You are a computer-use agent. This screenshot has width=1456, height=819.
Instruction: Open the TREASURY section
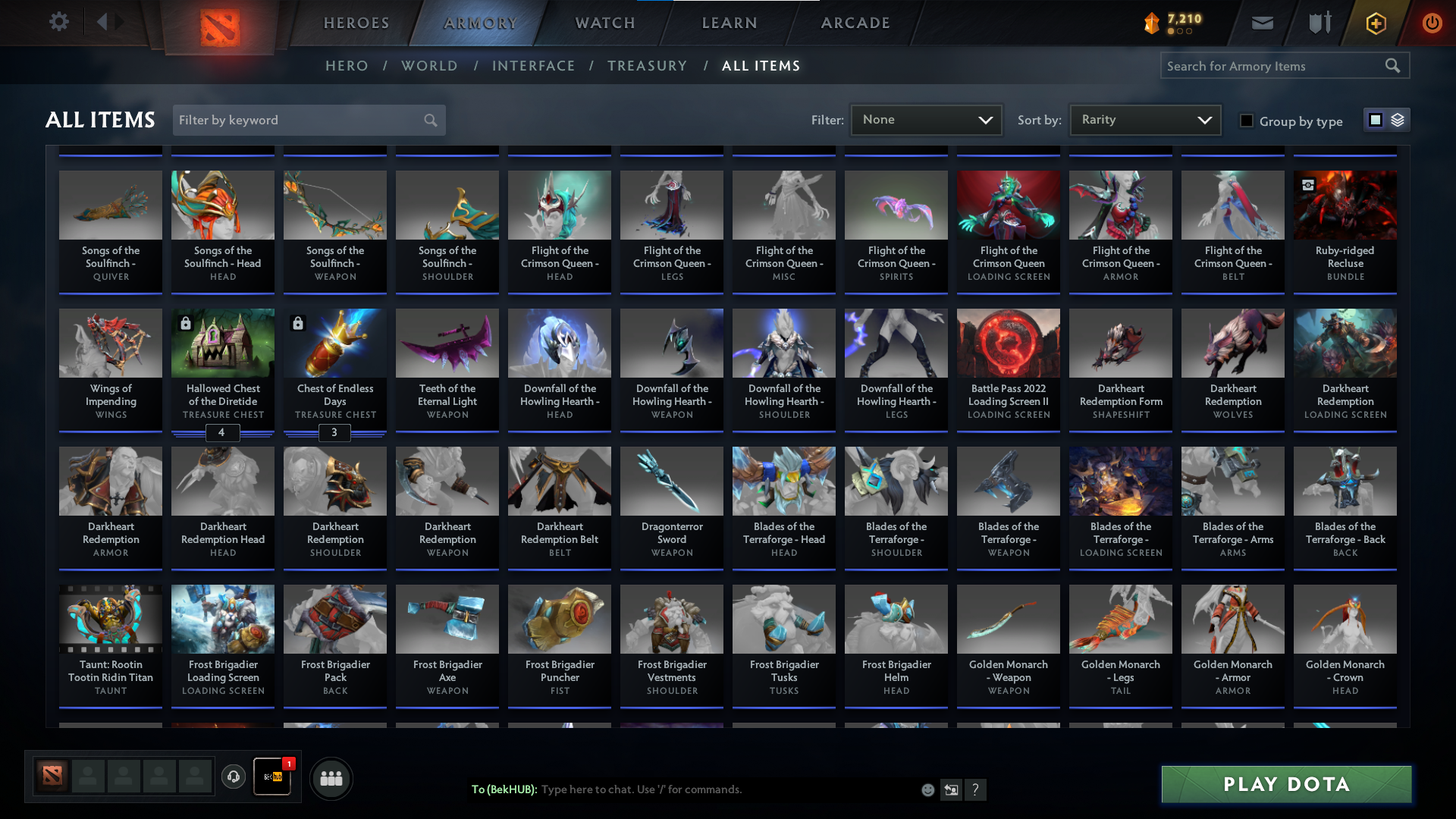pyautogui.click(x=647, y=66)
